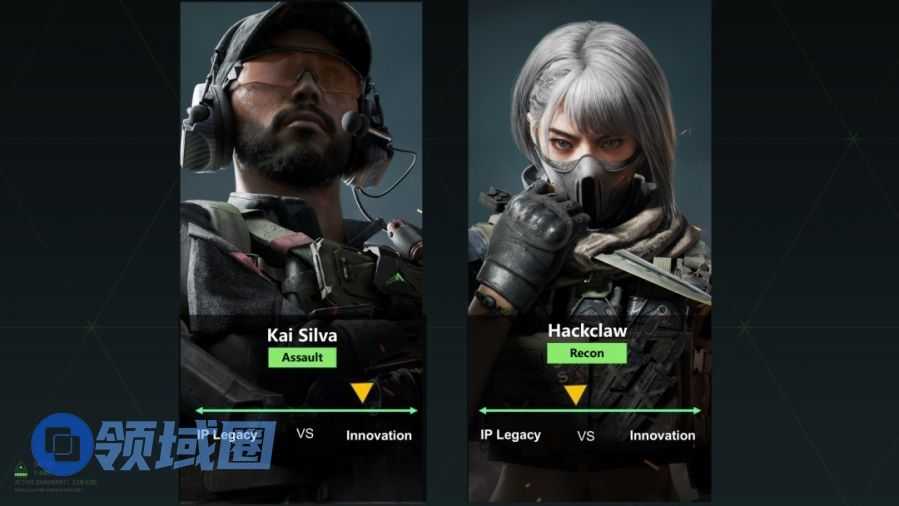Click the green Assault class tag
Screen dimensions: 899x506
301,356
